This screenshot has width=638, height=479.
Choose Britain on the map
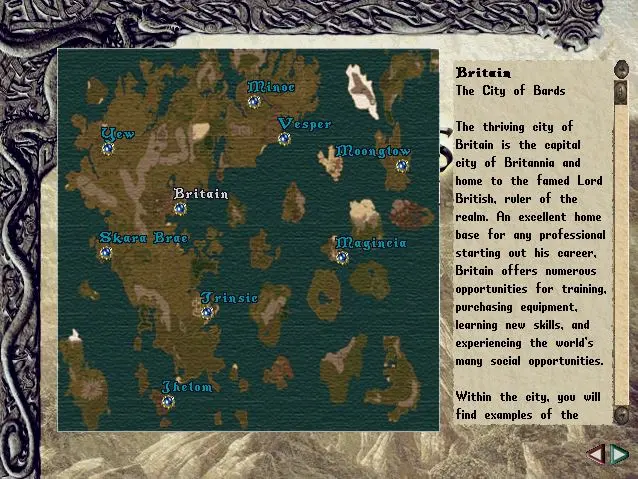point(180,208)
